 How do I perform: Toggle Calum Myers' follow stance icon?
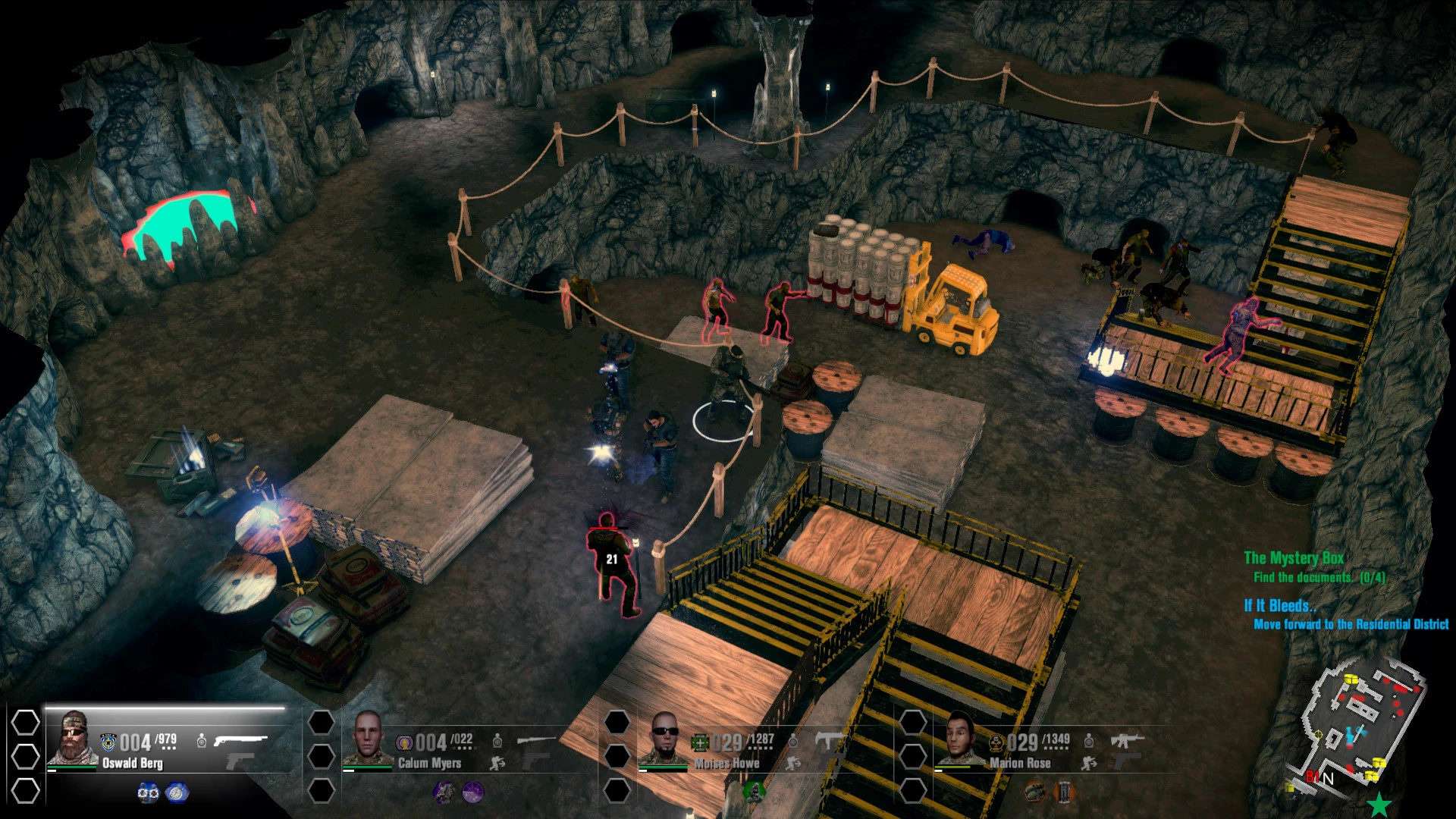tap(497, 764)
